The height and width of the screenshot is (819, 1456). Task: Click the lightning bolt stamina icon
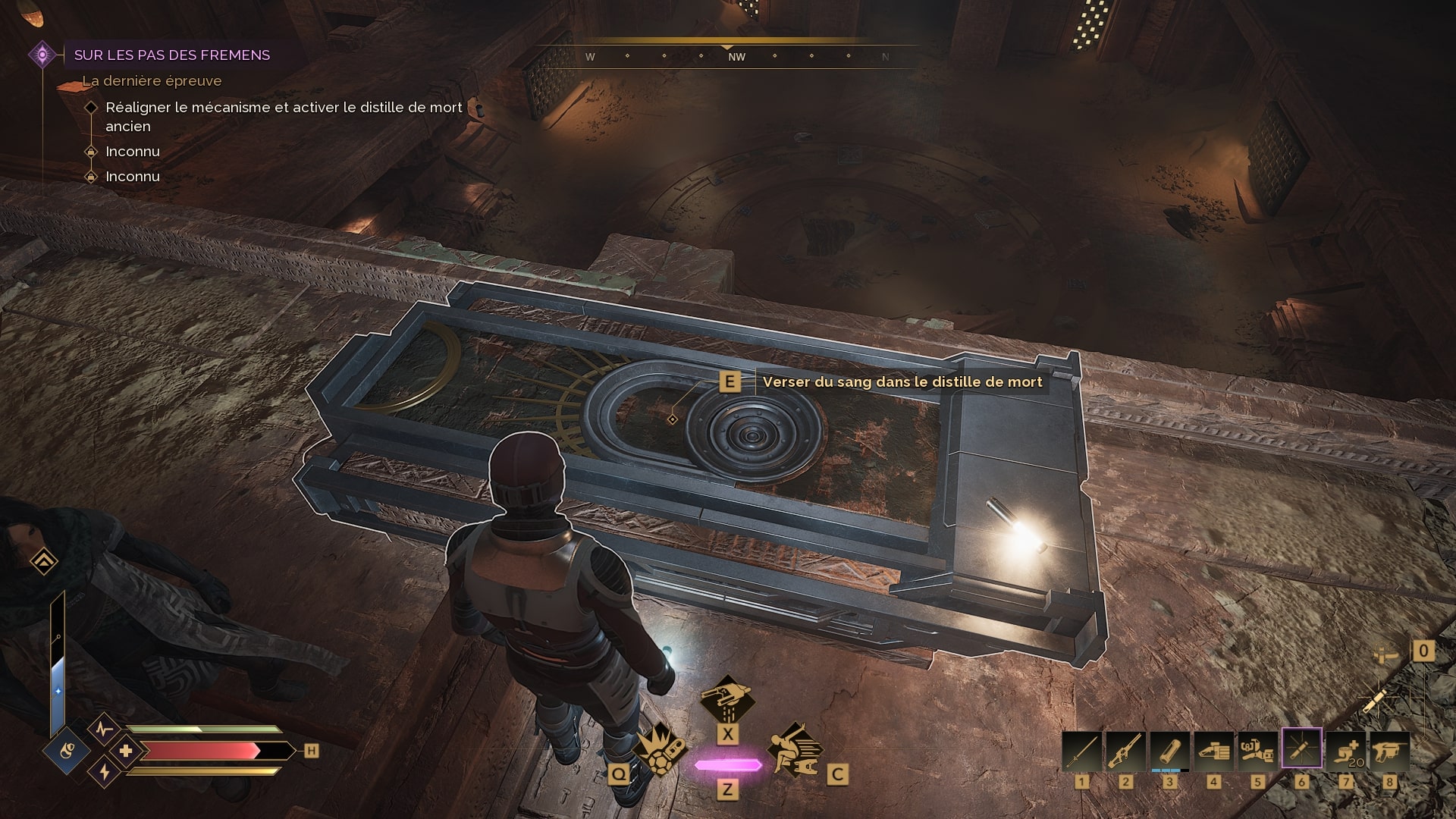(x=105, y=772)
